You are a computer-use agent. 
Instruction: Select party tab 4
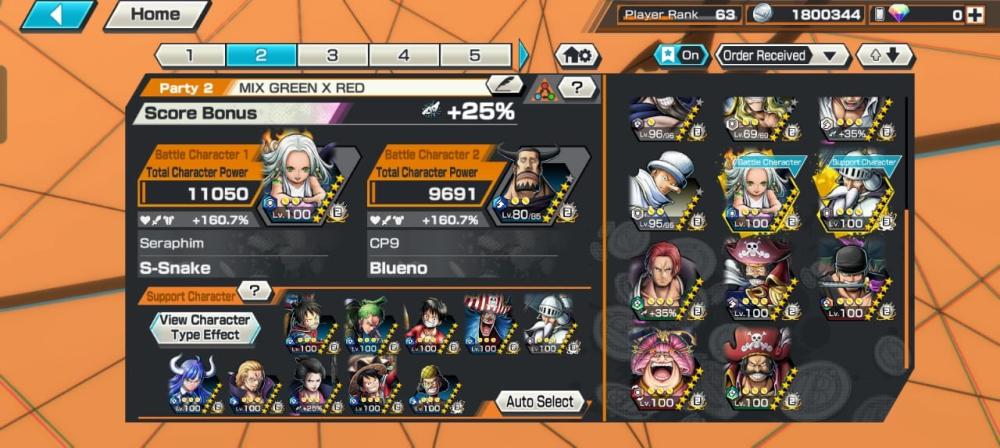(404, 55)
